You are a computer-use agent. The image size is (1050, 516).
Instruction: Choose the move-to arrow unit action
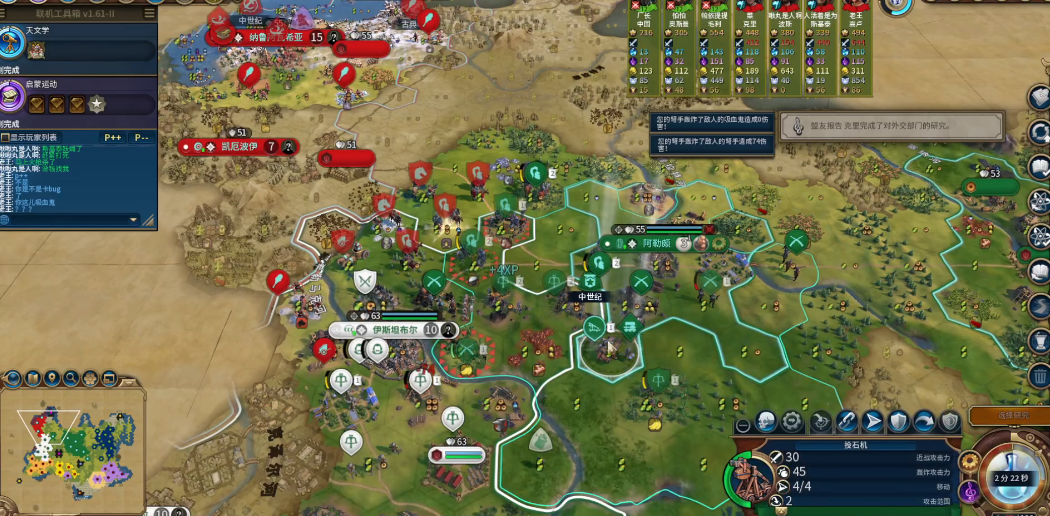click(872, 421)
